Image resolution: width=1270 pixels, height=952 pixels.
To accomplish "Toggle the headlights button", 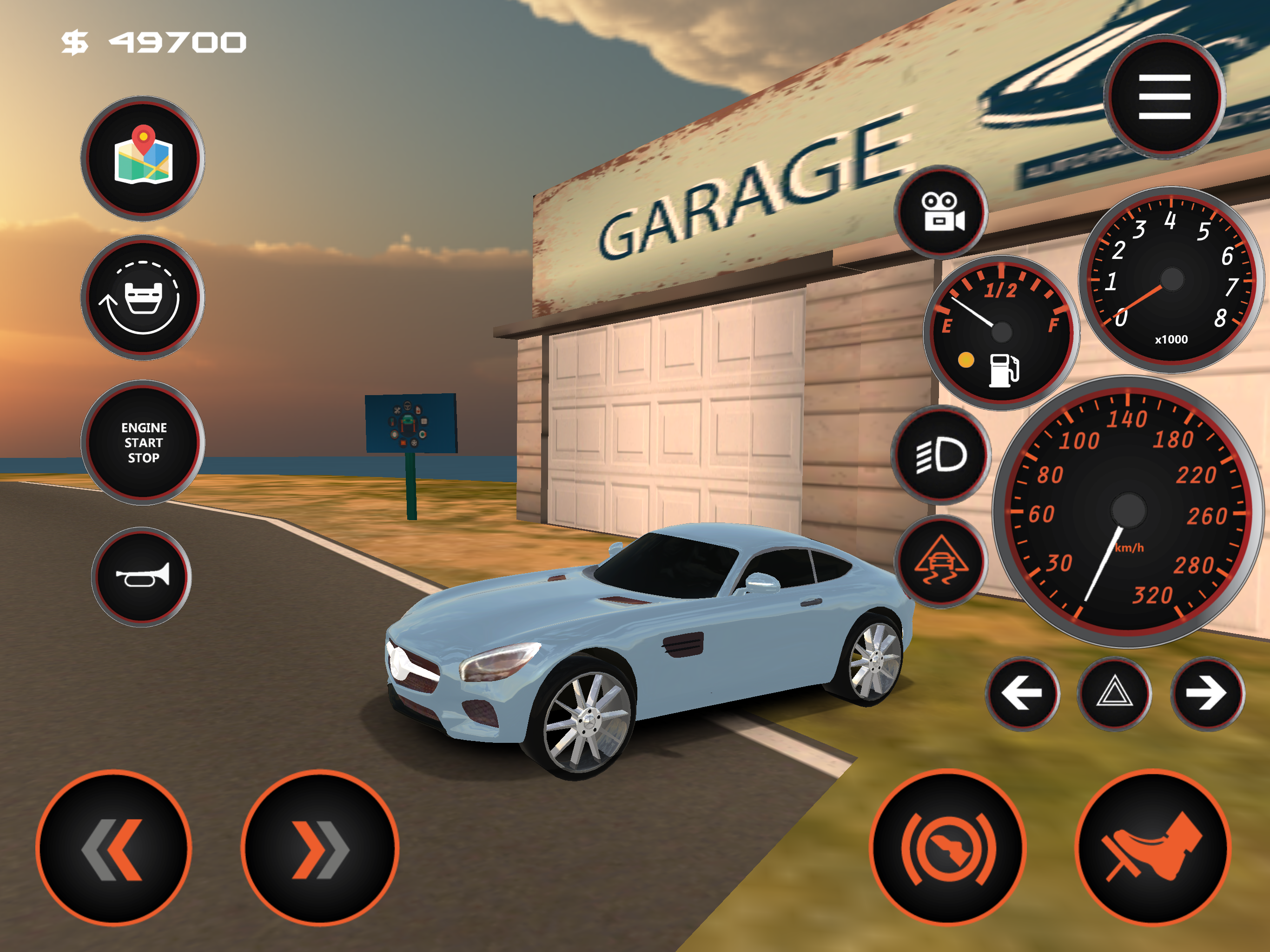I will click(x=941, y=455).
